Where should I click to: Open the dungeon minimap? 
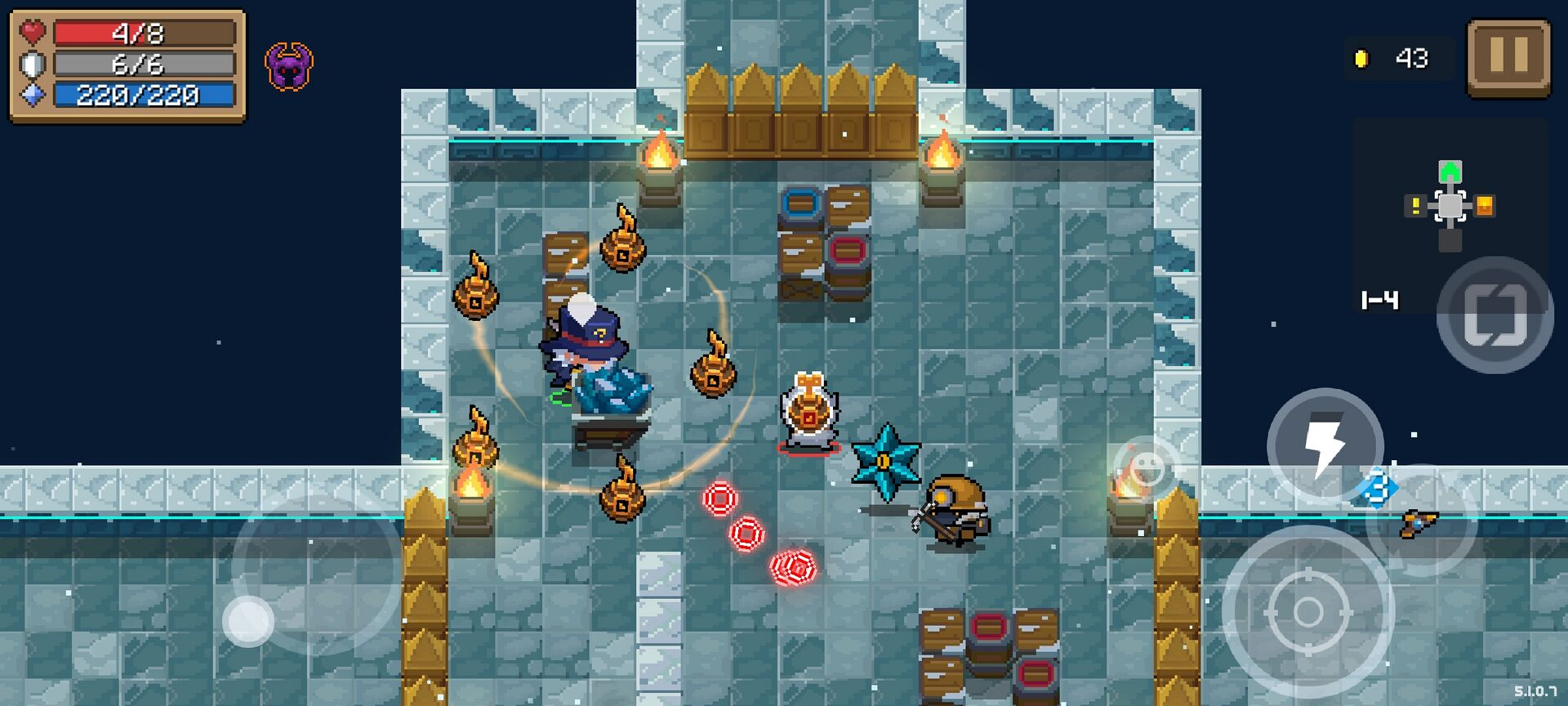coord(1450,205)
